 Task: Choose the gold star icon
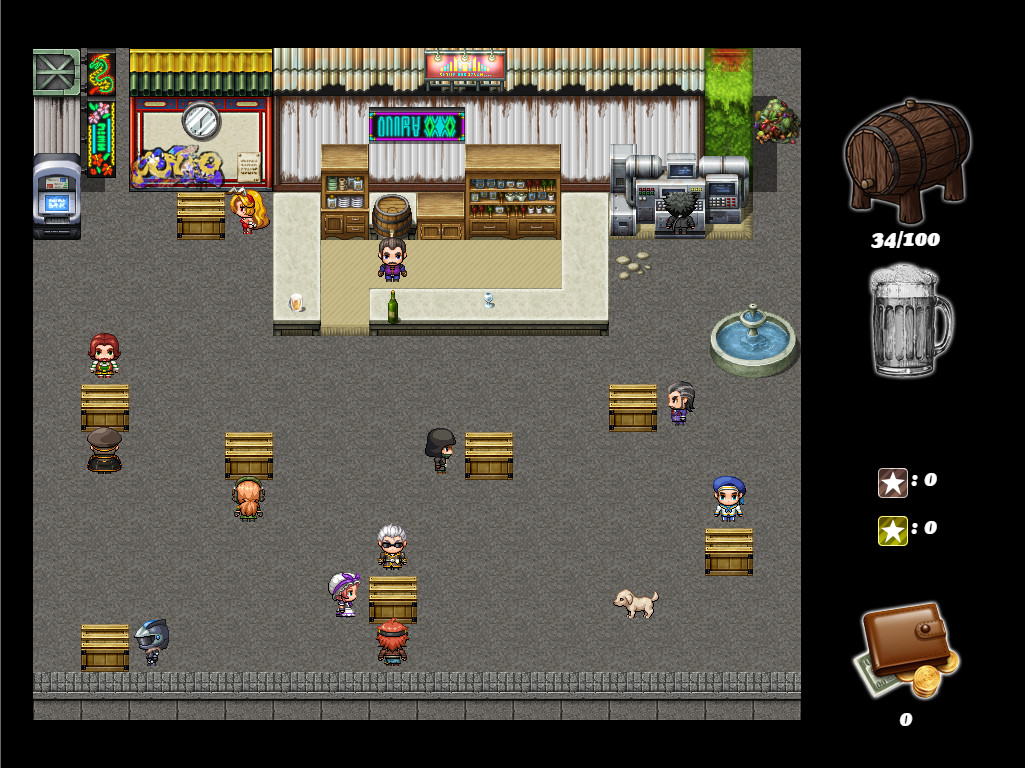pos(892,531)
